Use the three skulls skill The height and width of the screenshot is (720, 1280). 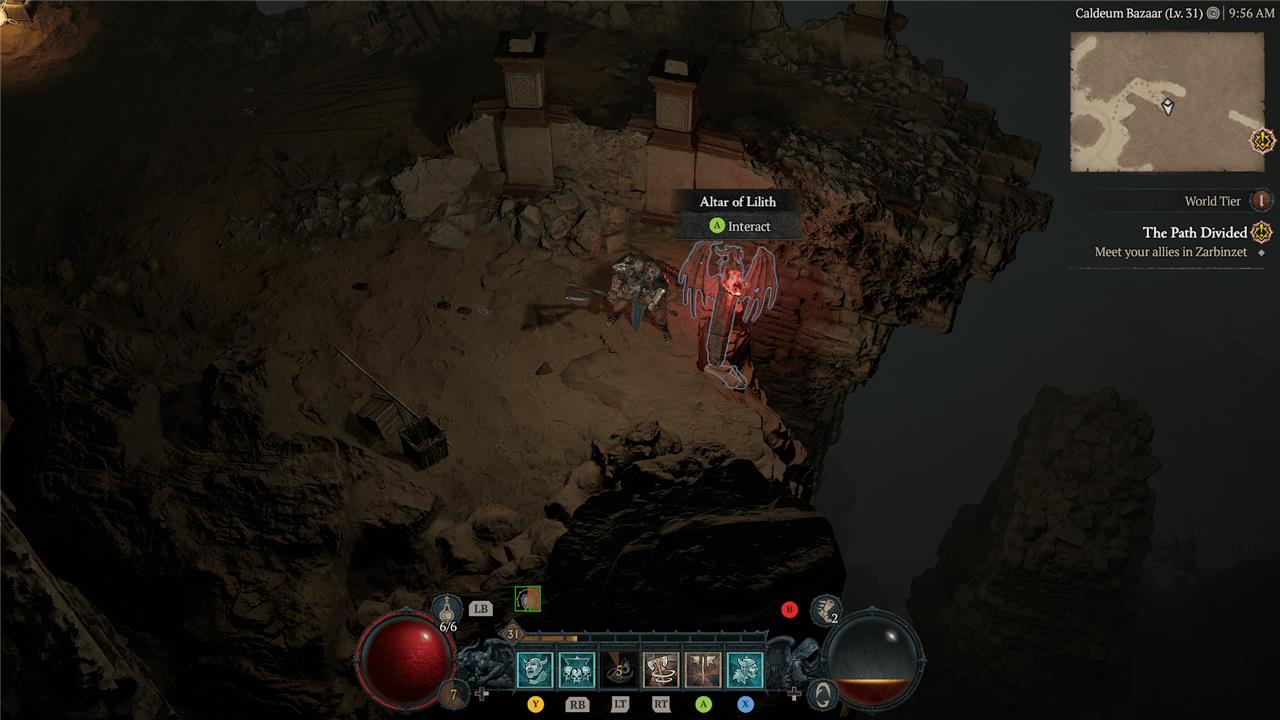point(577,670)
